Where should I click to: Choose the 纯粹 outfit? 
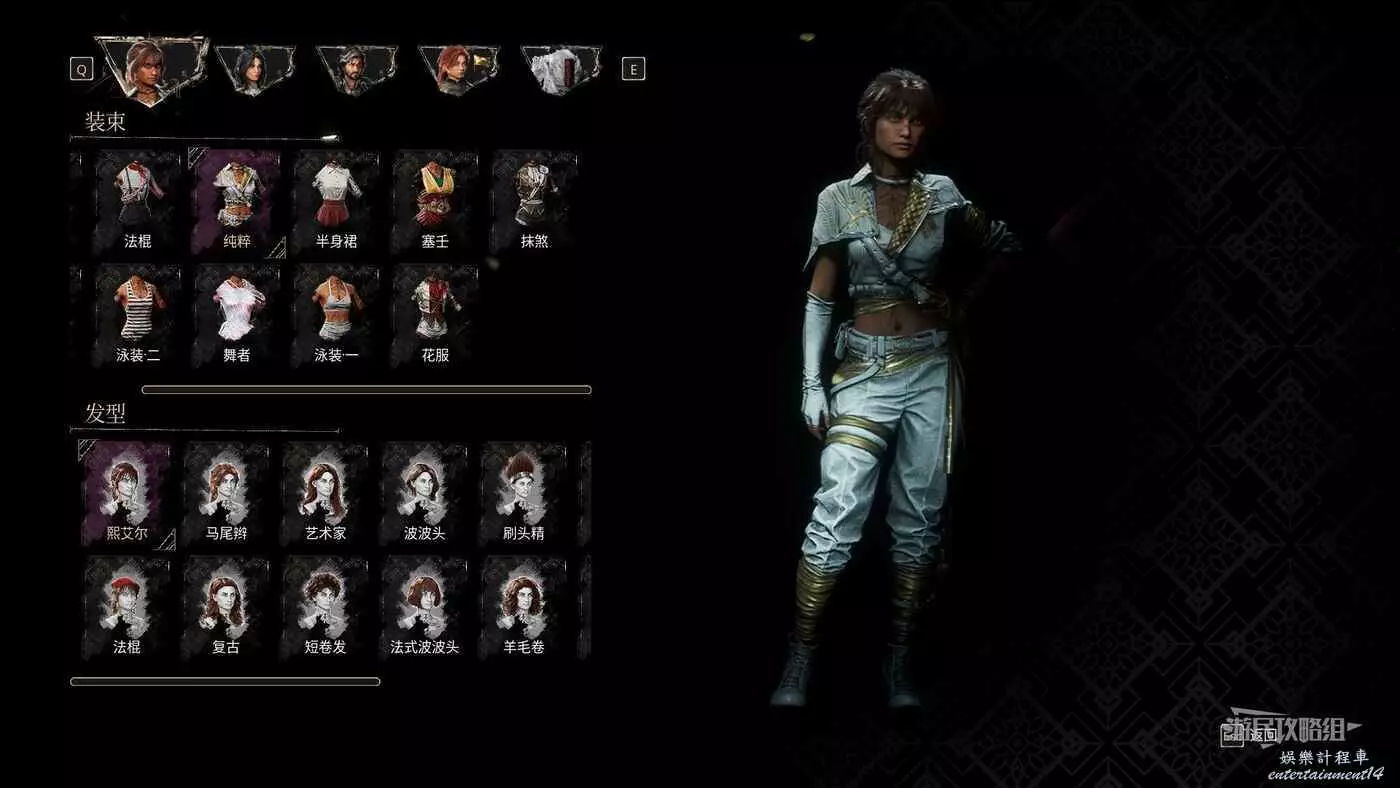(236, 201)
